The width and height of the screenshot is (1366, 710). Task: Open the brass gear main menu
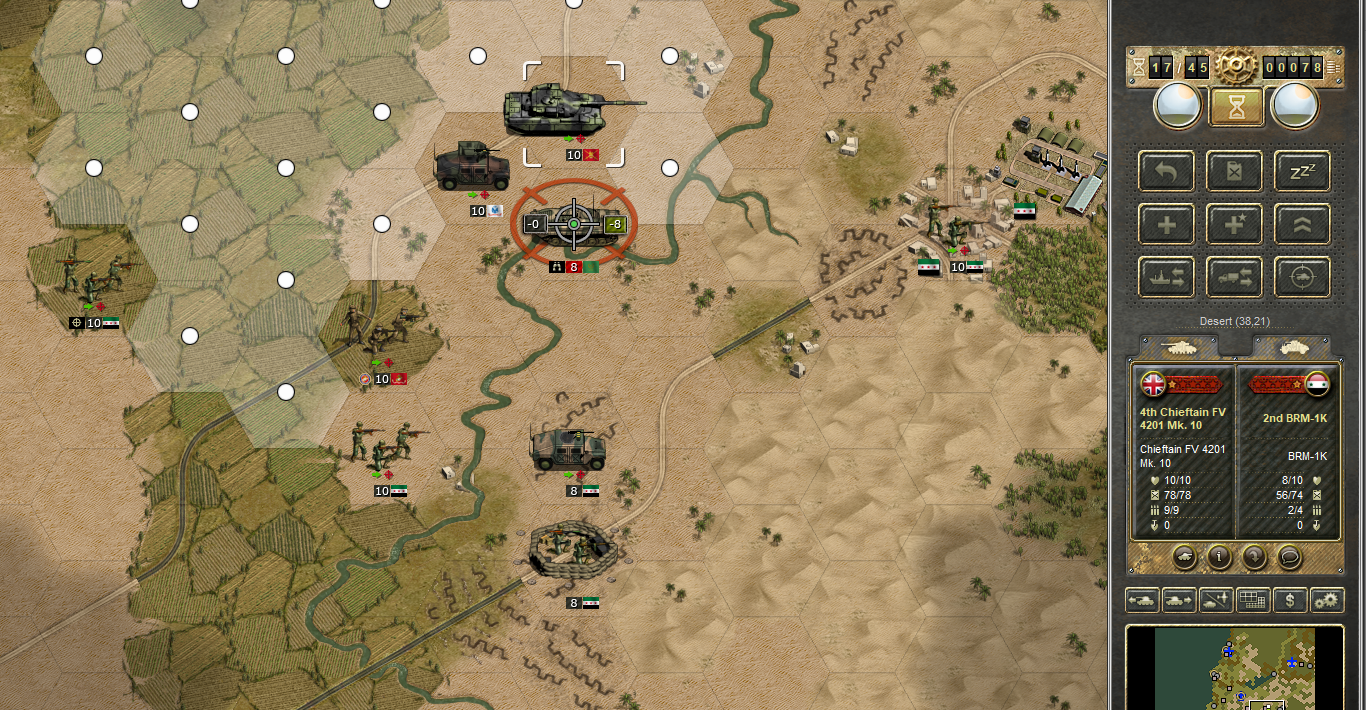(1236, 66)
